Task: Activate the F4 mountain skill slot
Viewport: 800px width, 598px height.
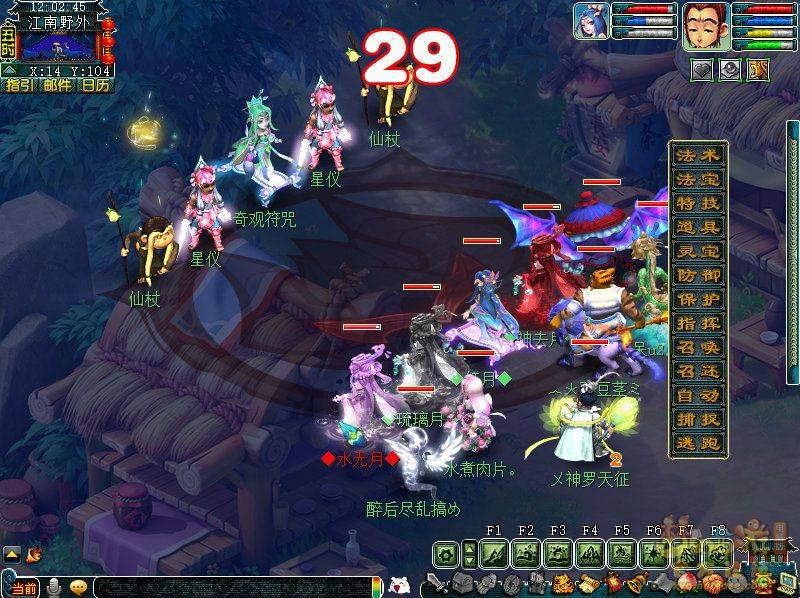Action: pyautogui.click(x=589, y=553)
